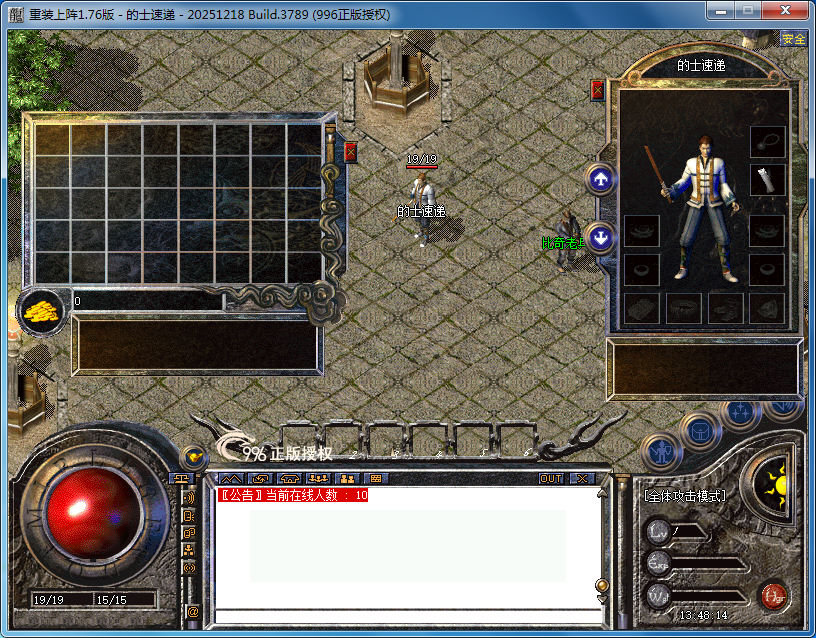The width and height of the screenshot is (816, 638).
Task: Click the red round button near the clock
Action: tap(772, 597)
